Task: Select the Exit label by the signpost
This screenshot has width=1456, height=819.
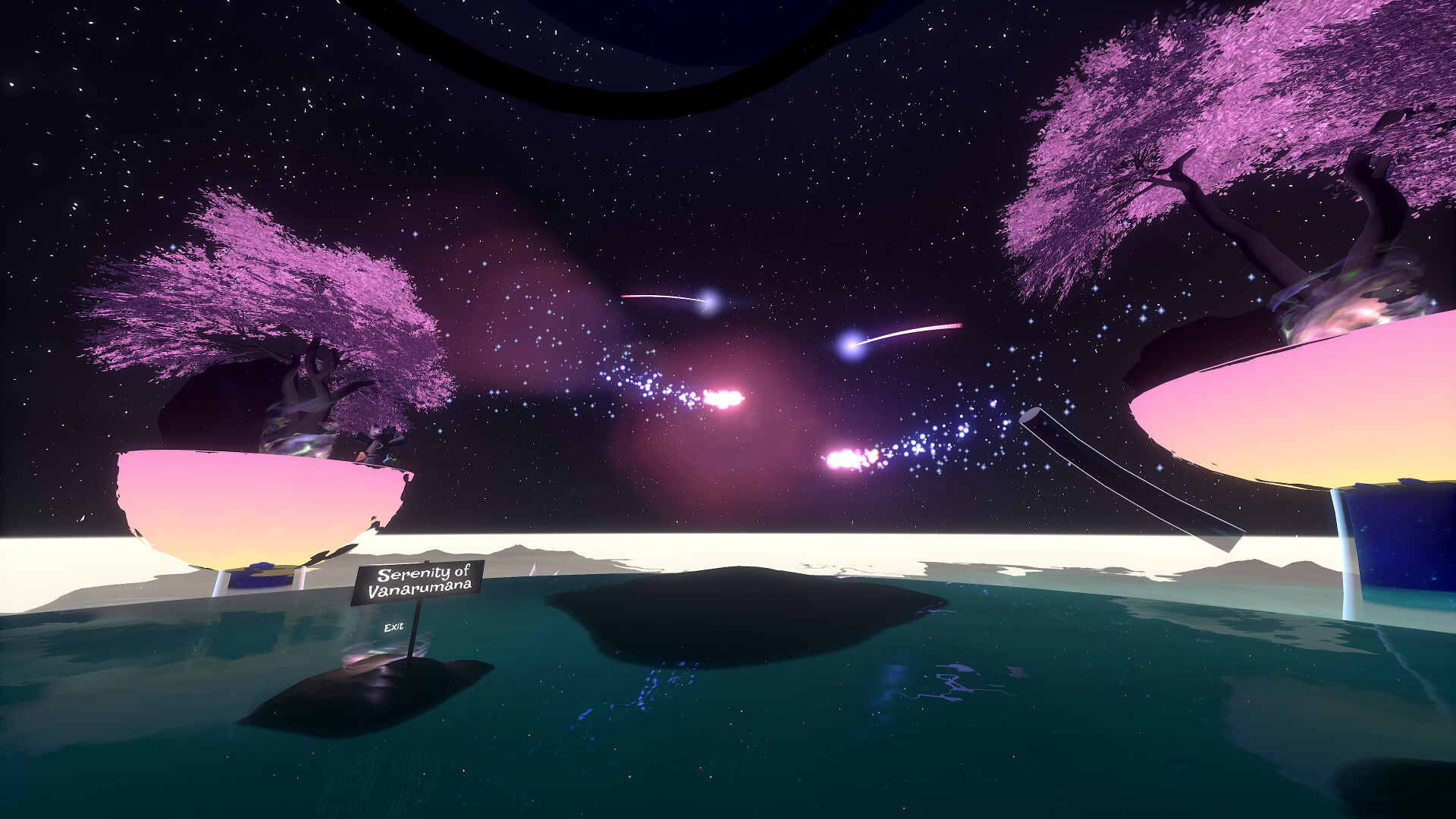Action: [x=394, y=627]
